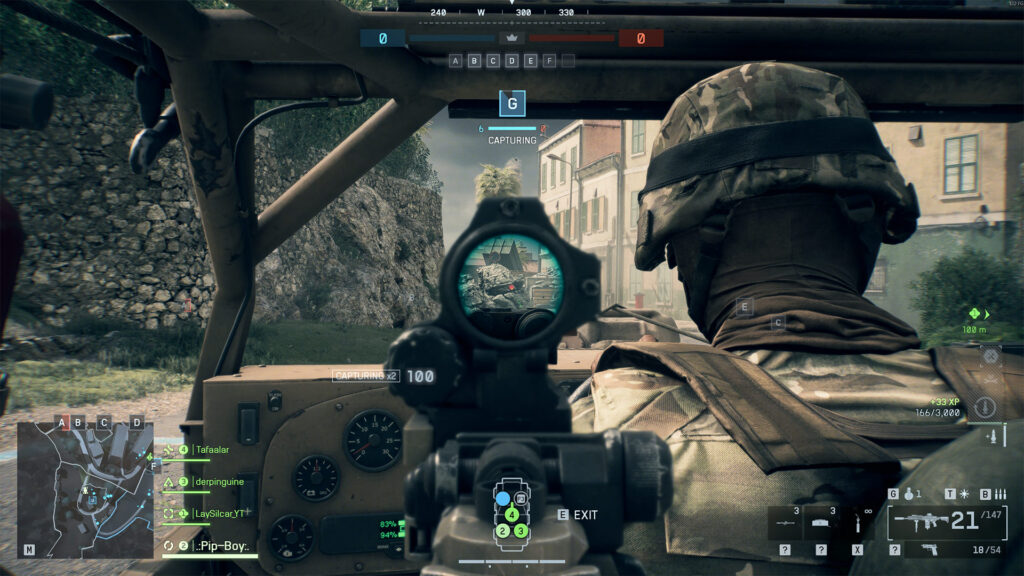Select objective D in the top flag row
The height and width of the screenshot is (576, 1024).
coord(512,61)
